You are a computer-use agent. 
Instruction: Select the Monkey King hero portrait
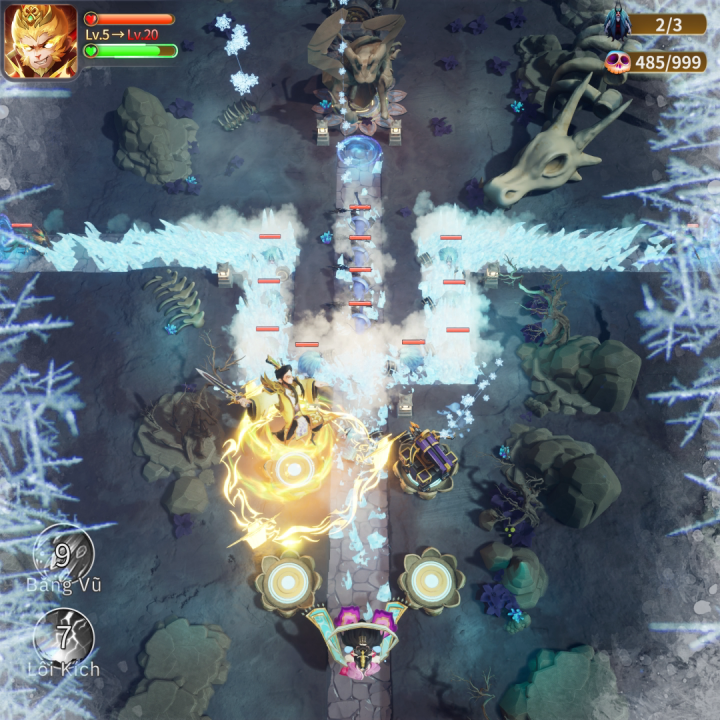(40, 41)
